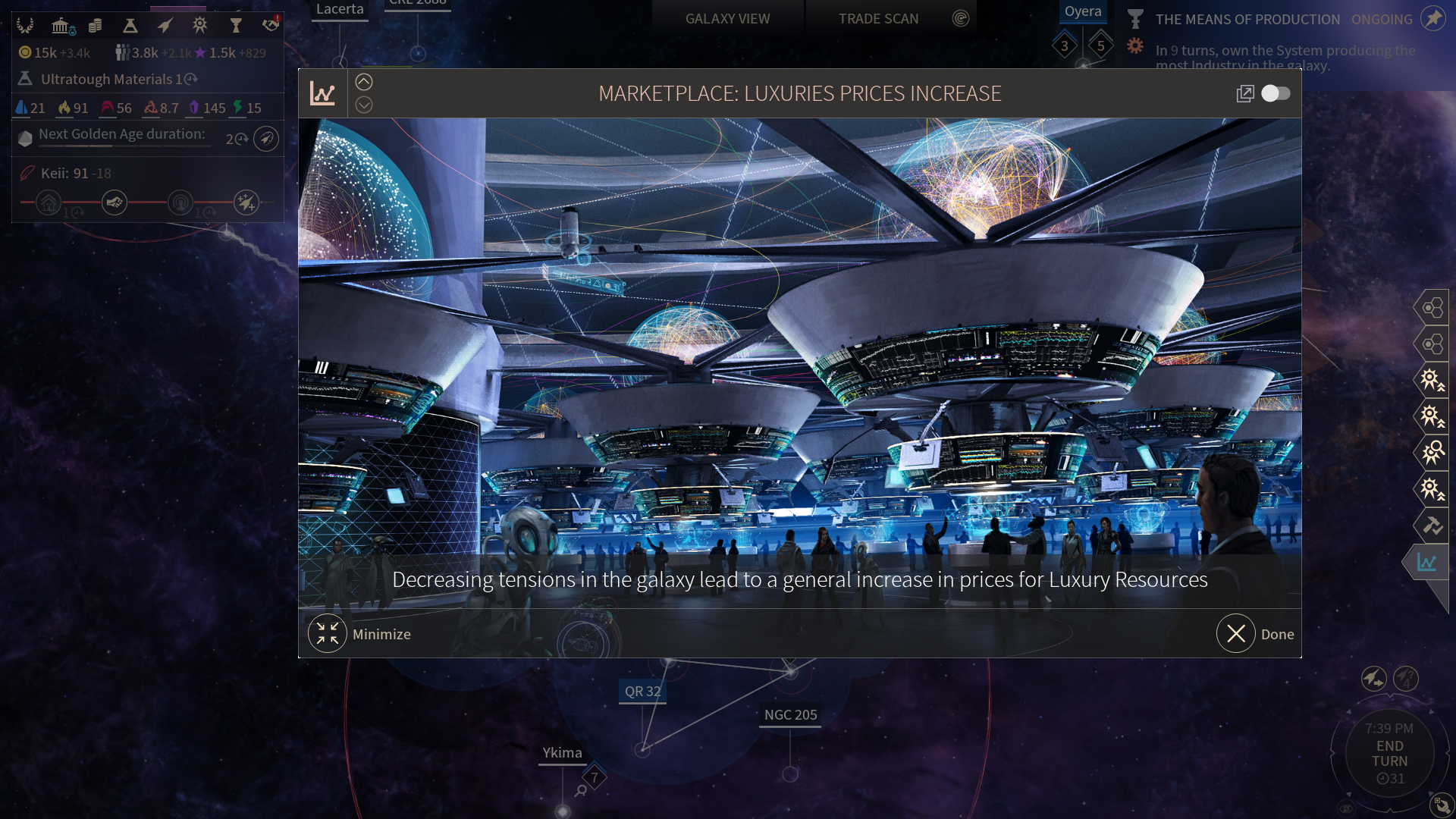The width and height of the screenshot is (1456, 819).
Task: Open the diplomacy handshake screen
Action: [x=271, y=26]
